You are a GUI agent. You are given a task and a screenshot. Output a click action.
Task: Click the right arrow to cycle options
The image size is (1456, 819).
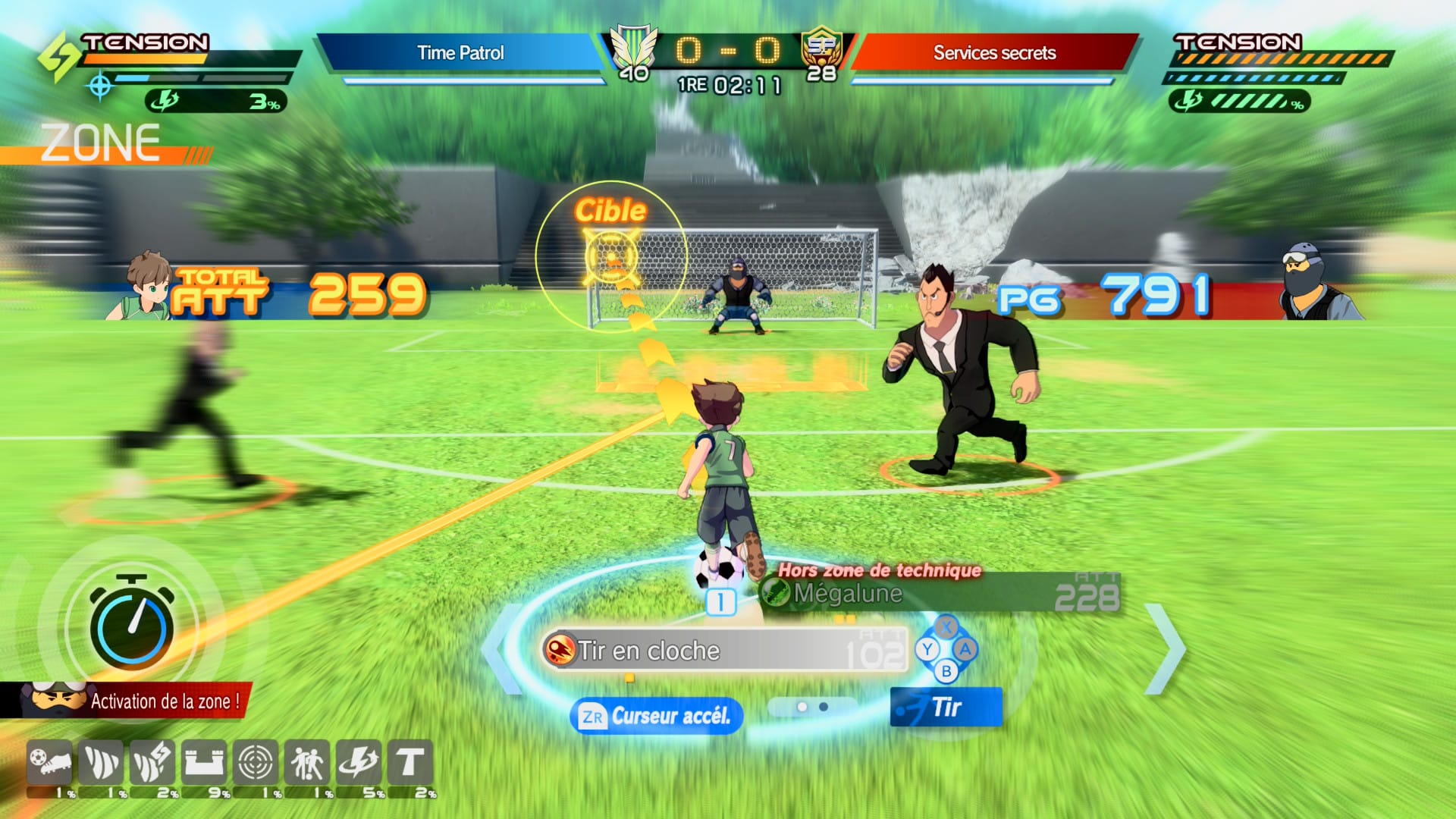[1166, 649]
